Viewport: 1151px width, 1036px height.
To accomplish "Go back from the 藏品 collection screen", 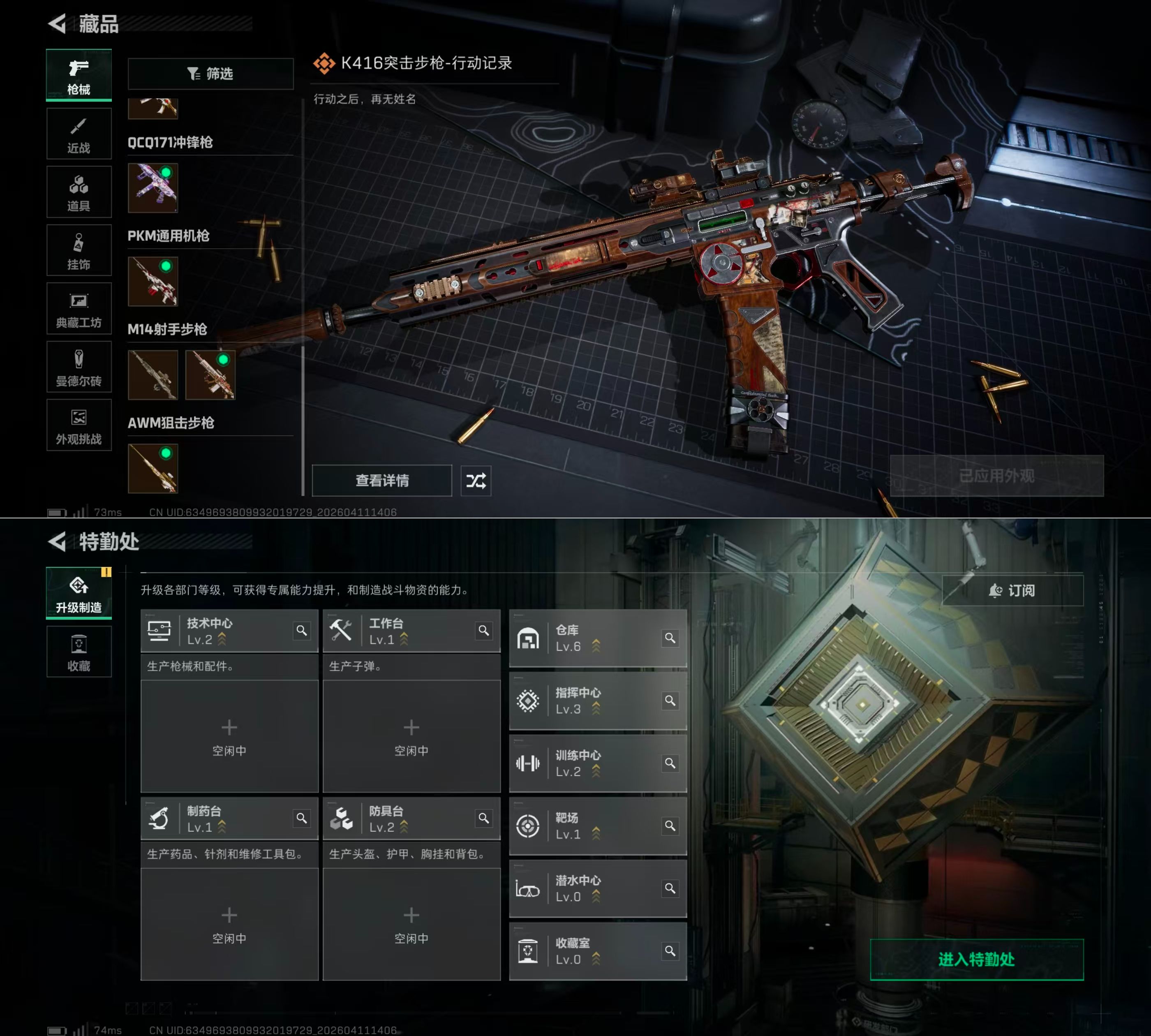I will point(58,24).
